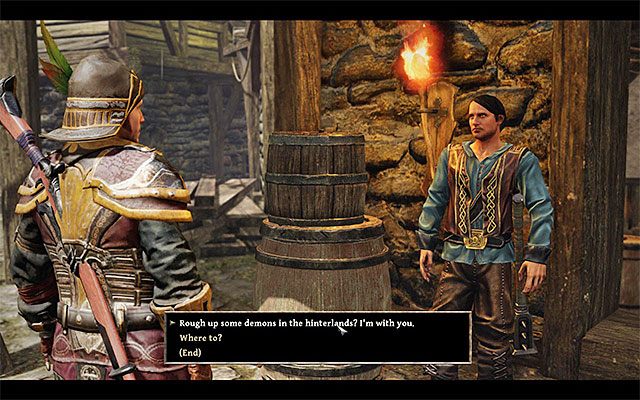
Task: End the conversation with '(End)'
Action: (x=193, y=352)
